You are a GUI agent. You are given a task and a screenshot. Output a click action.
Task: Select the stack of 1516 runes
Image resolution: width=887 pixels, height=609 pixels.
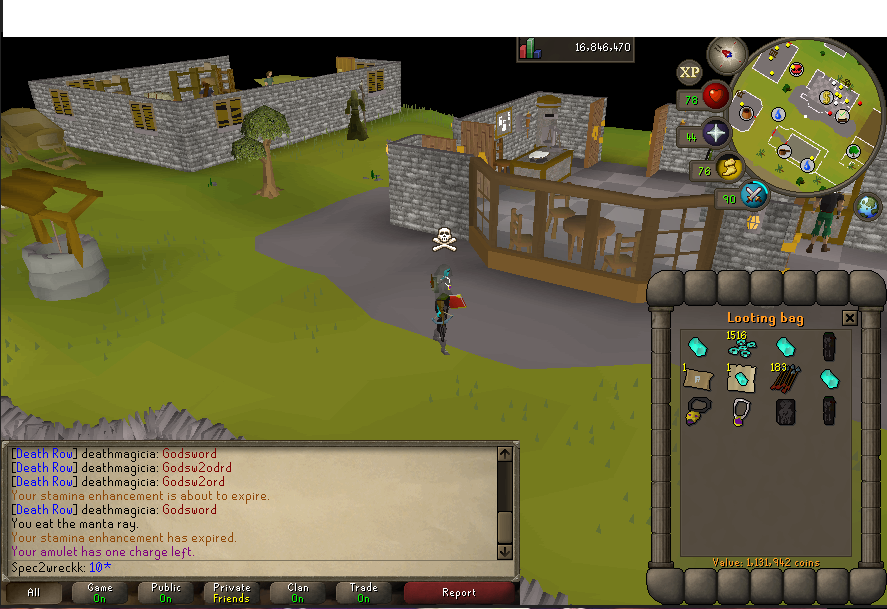(x=740, y=346)
